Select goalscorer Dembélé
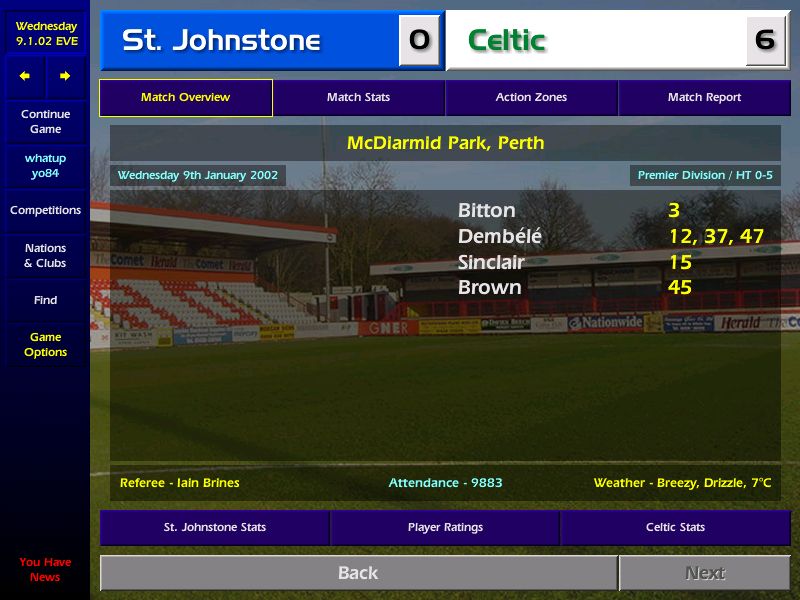This screenshot has width=800, height=600. click(499, 237)
